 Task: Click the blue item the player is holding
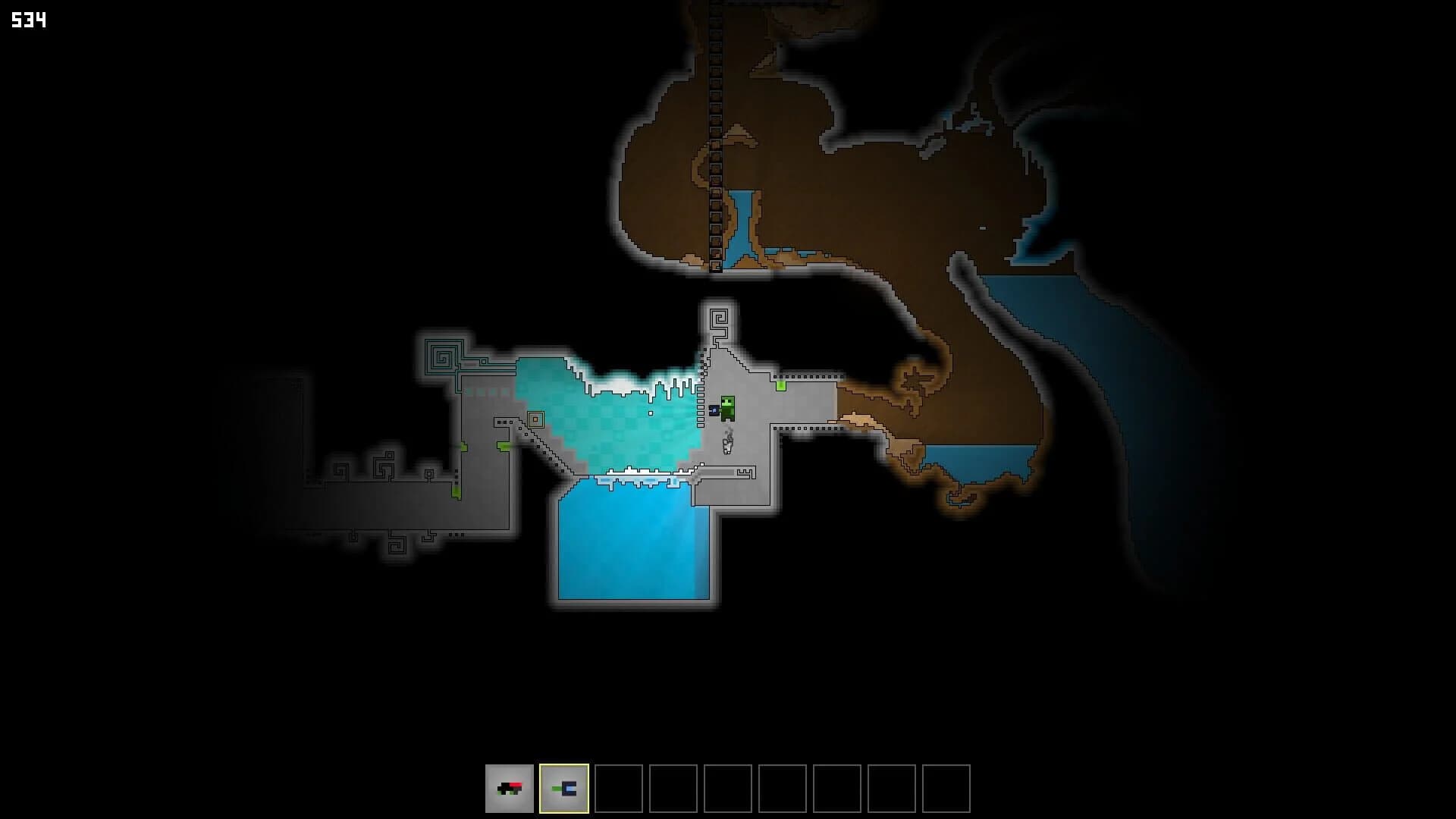coord(714,409)
